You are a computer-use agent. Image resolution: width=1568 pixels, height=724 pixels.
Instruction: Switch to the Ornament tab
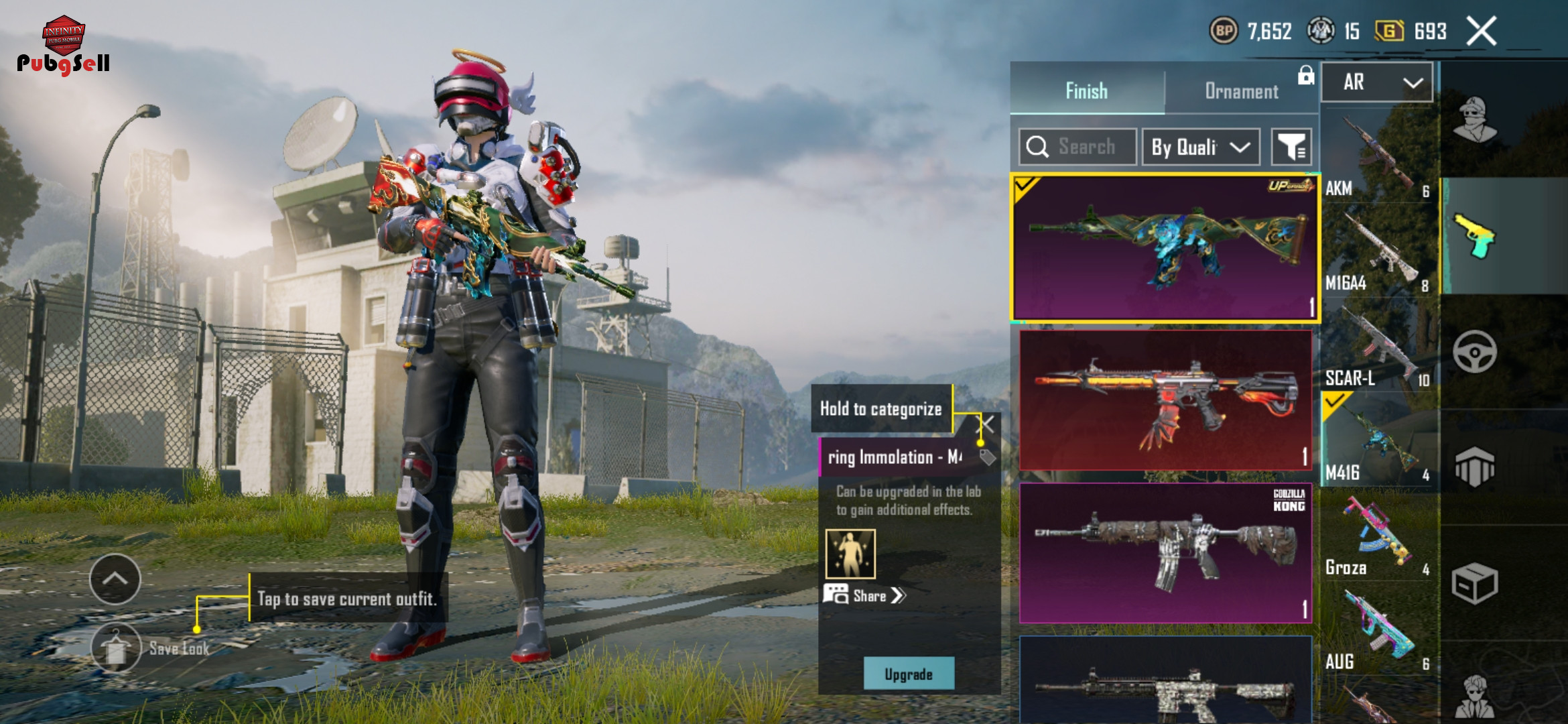coord(1241,91)
